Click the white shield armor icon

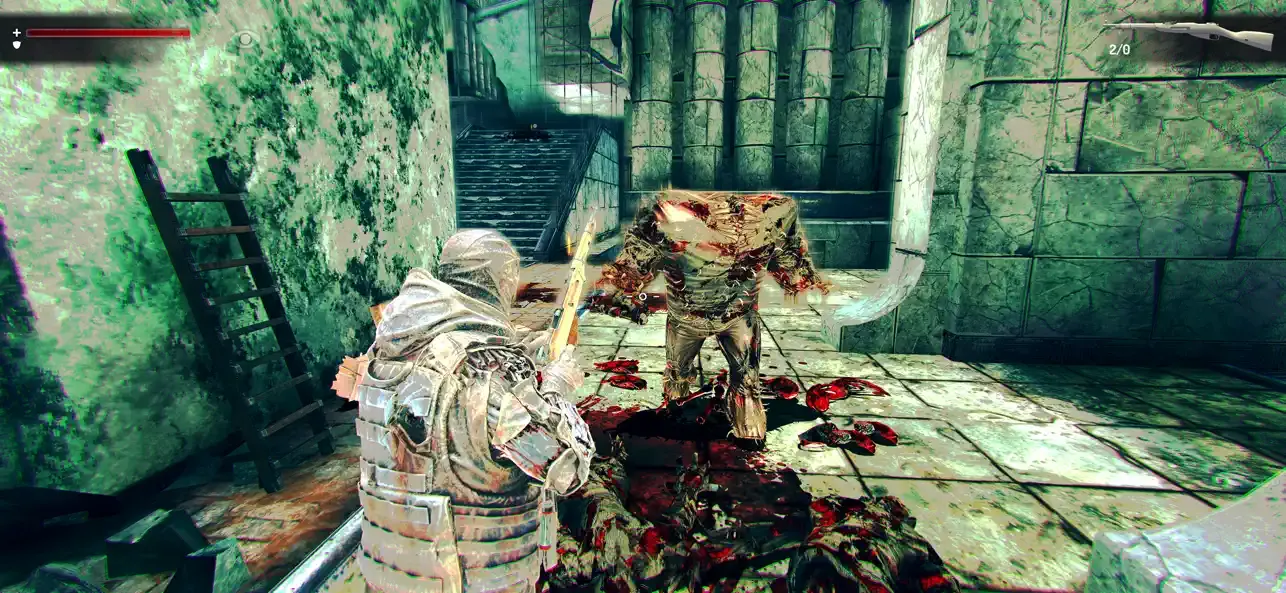point(16,45)
